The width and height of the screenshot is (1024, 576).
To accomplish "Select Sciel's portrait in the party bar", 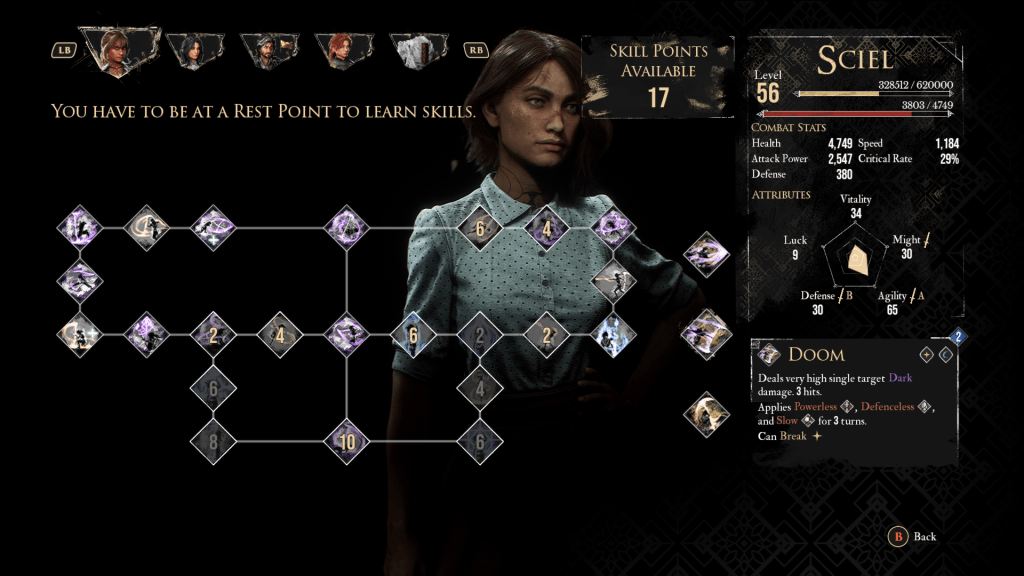I will 118,50.
